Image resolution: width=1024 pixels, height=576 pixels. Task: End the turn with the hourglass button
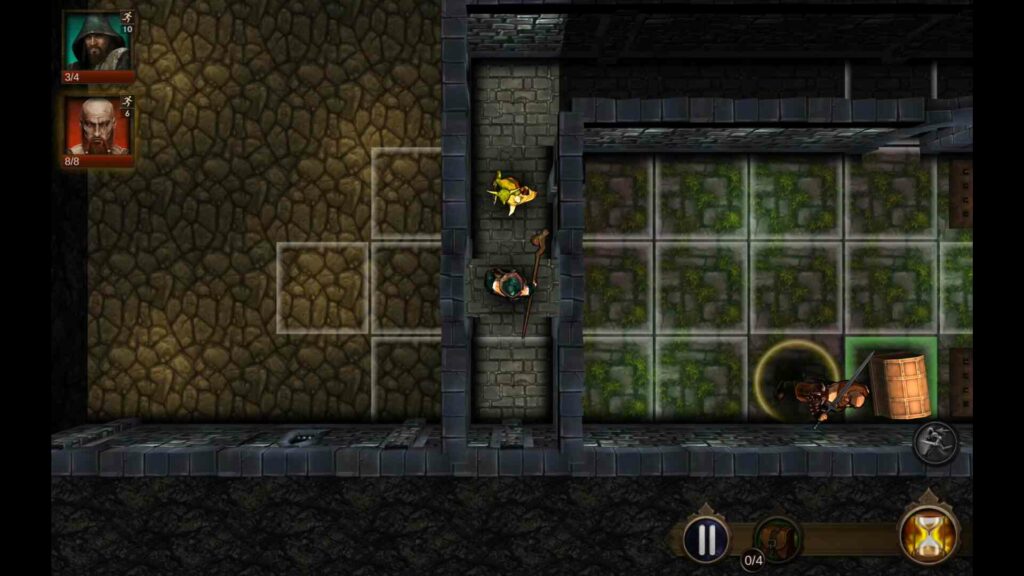(x=929, y=535)
